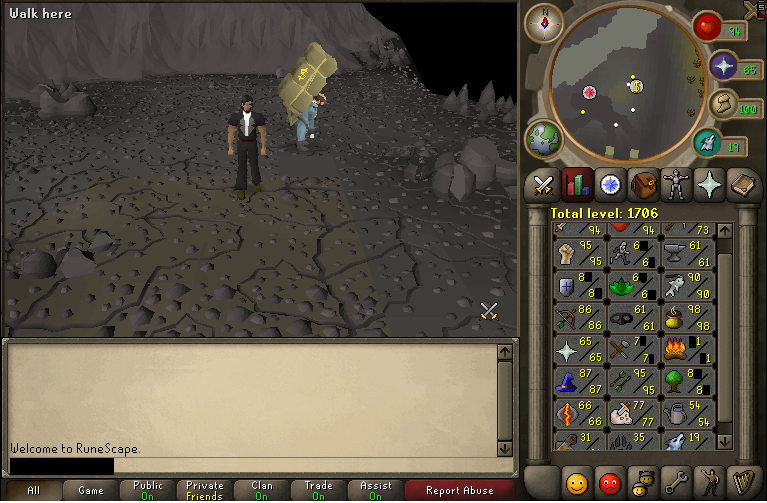
Task: Open the backpack inventory tab
Action: pyautogui.click(x=642, y=185)
